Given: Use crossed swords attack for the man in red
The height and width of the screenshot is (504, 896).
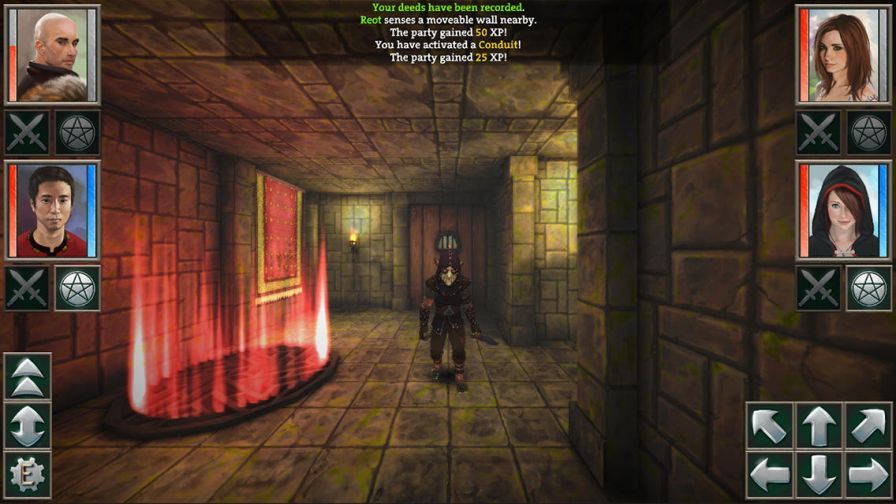Looking at the screenshot, I should 27,288.
